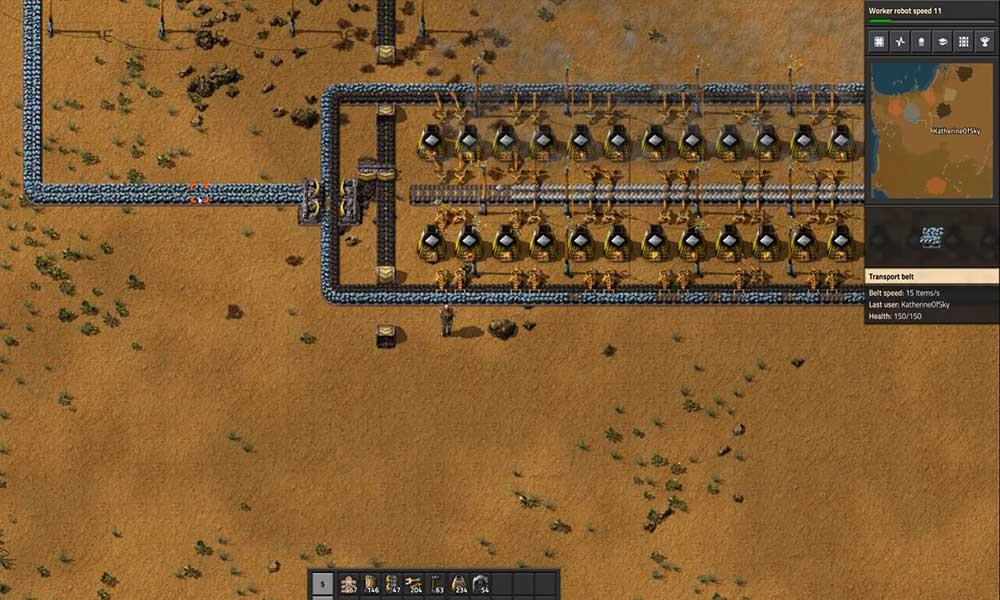Click the grid icon shortcut button
The width and height of the screenshot is (1000, 600).
[879, 41]
